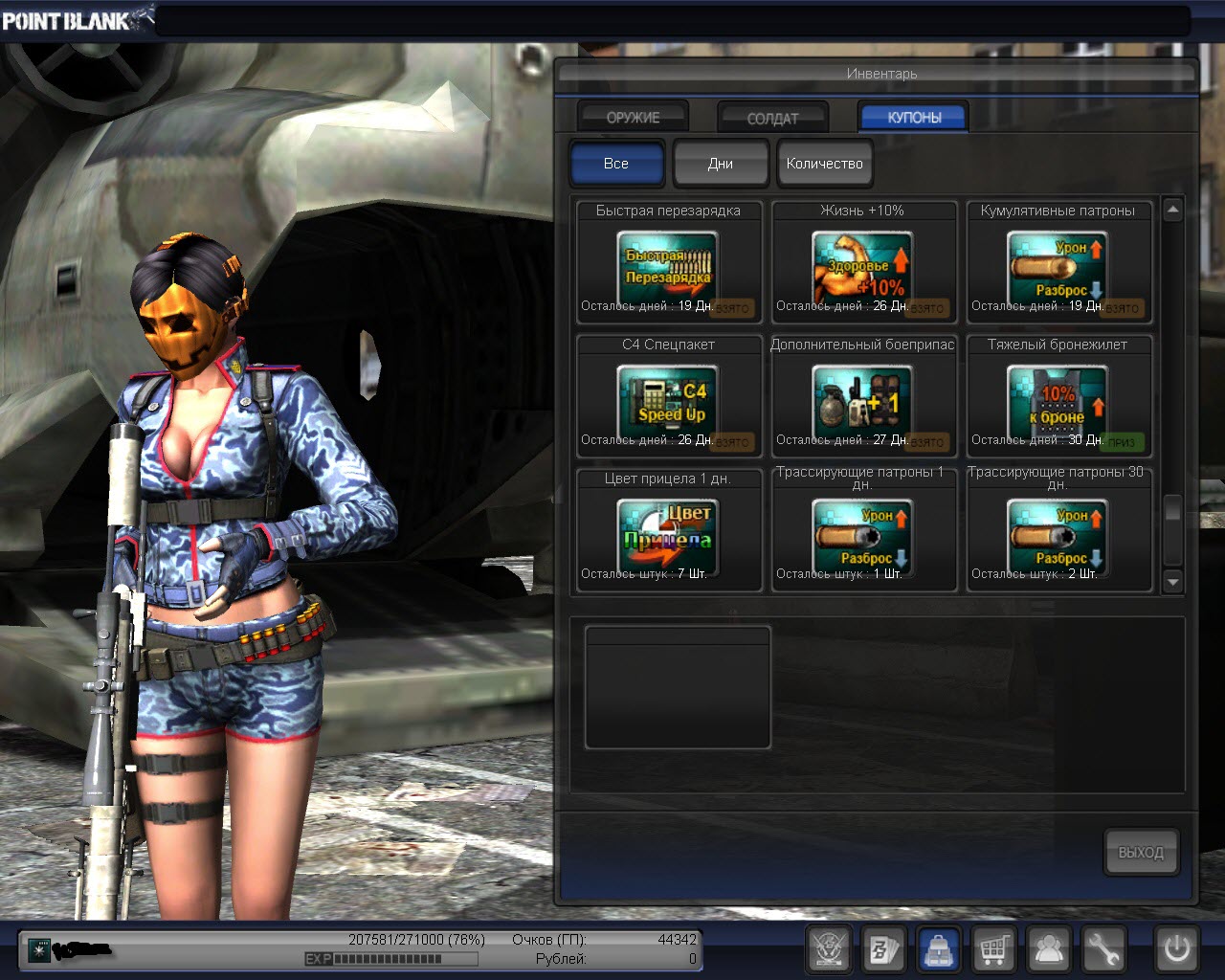
Task: Click the ВЫХОД button to leave inventory
Action: [1141, 852]
